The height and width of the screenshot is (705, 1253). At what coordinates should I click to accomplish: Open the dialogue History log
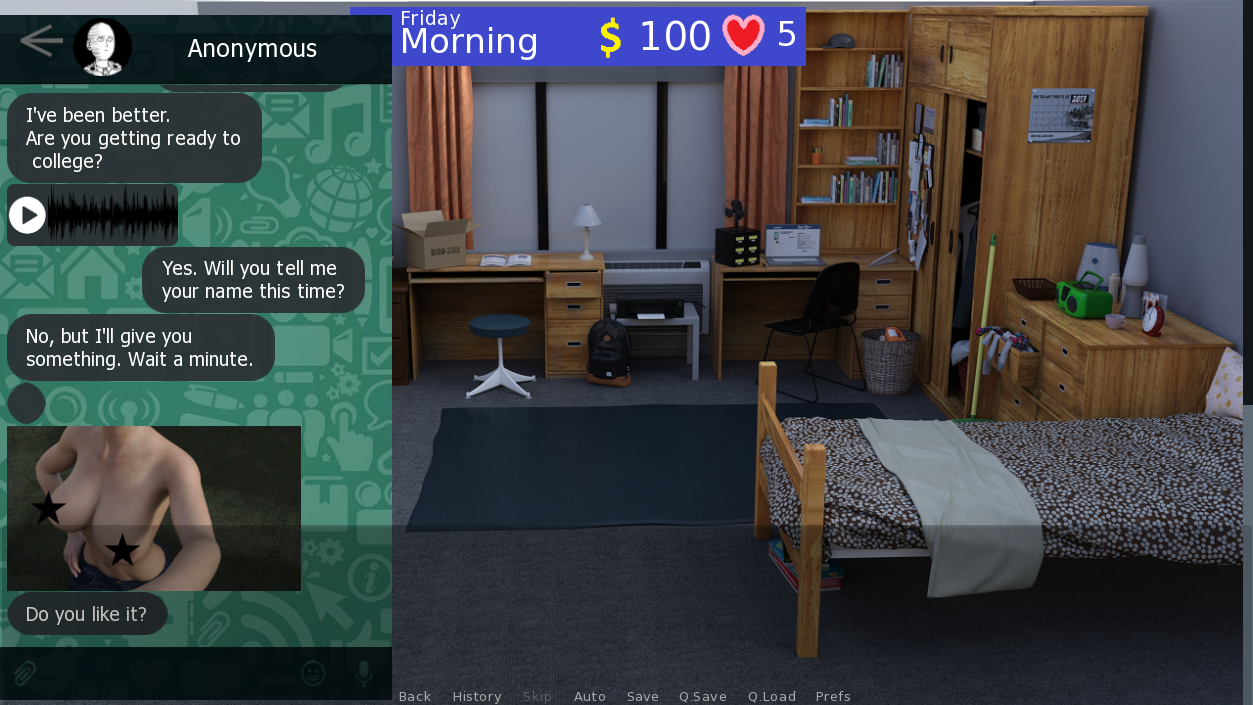[477, 696]
